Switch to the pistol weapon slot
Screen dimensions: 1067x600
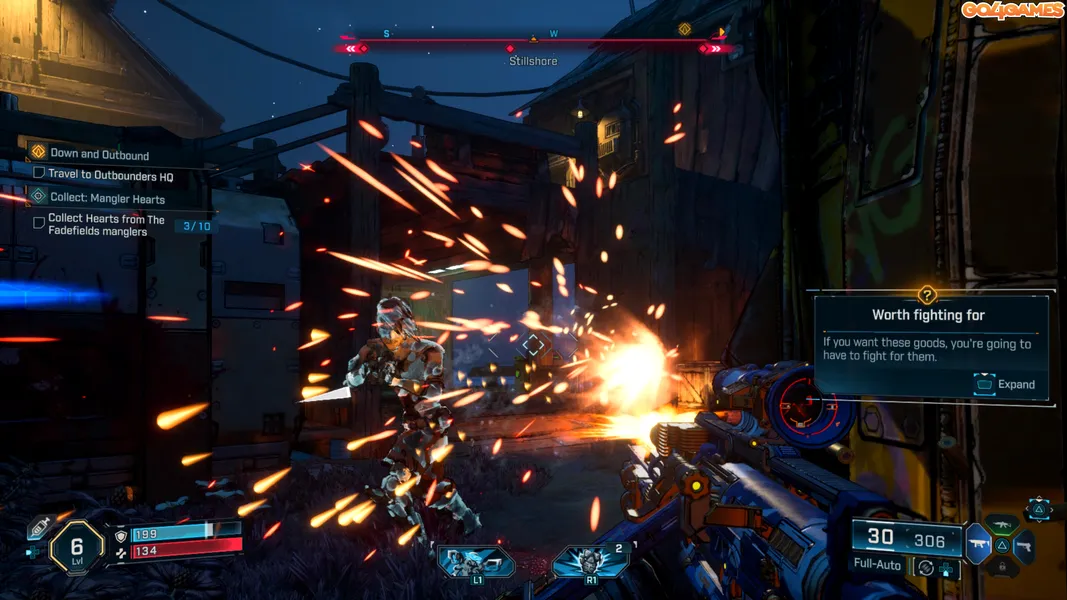[x=1024, y=546]
